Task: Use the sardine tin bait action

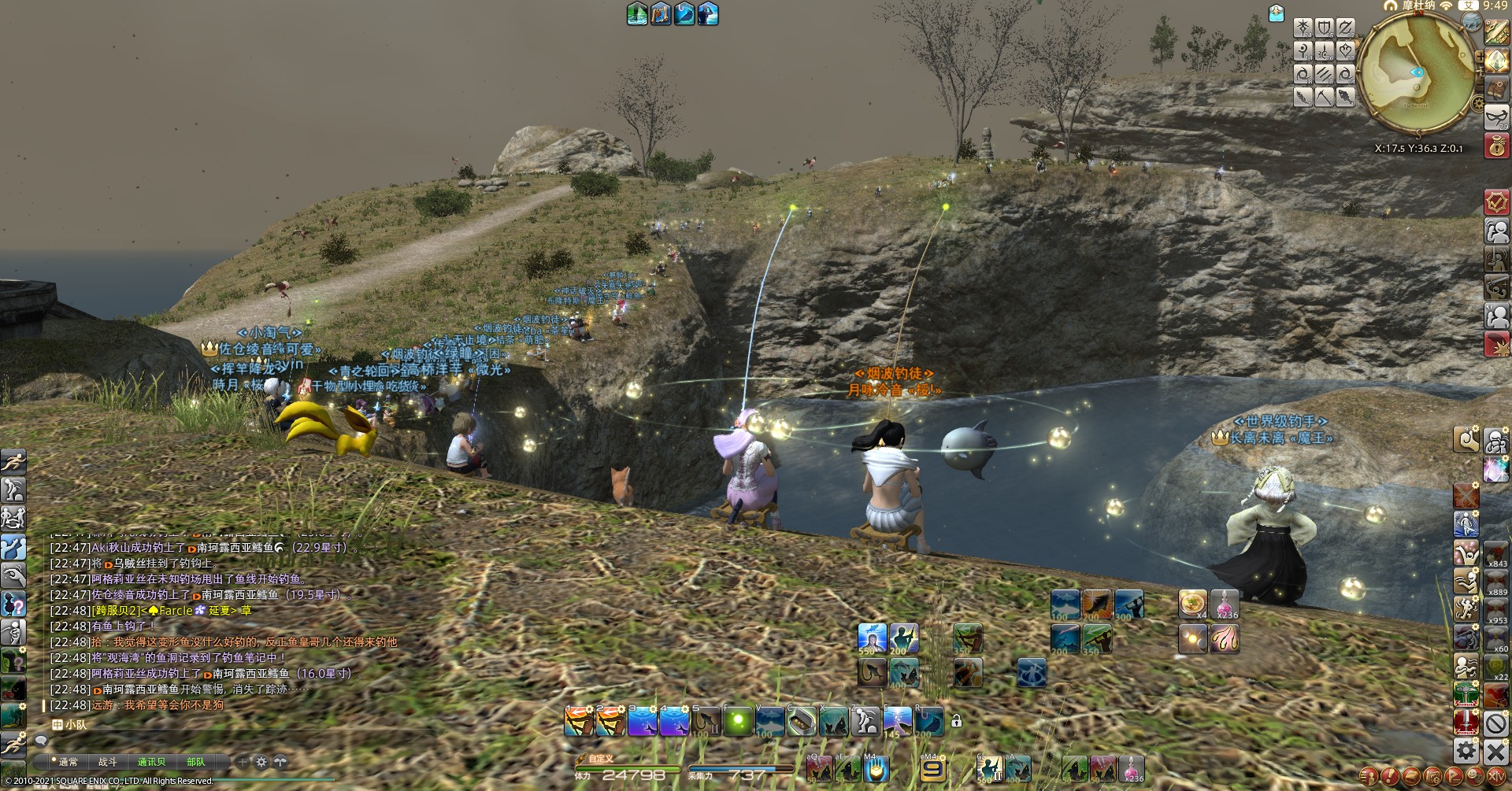Action: [801, 721]
